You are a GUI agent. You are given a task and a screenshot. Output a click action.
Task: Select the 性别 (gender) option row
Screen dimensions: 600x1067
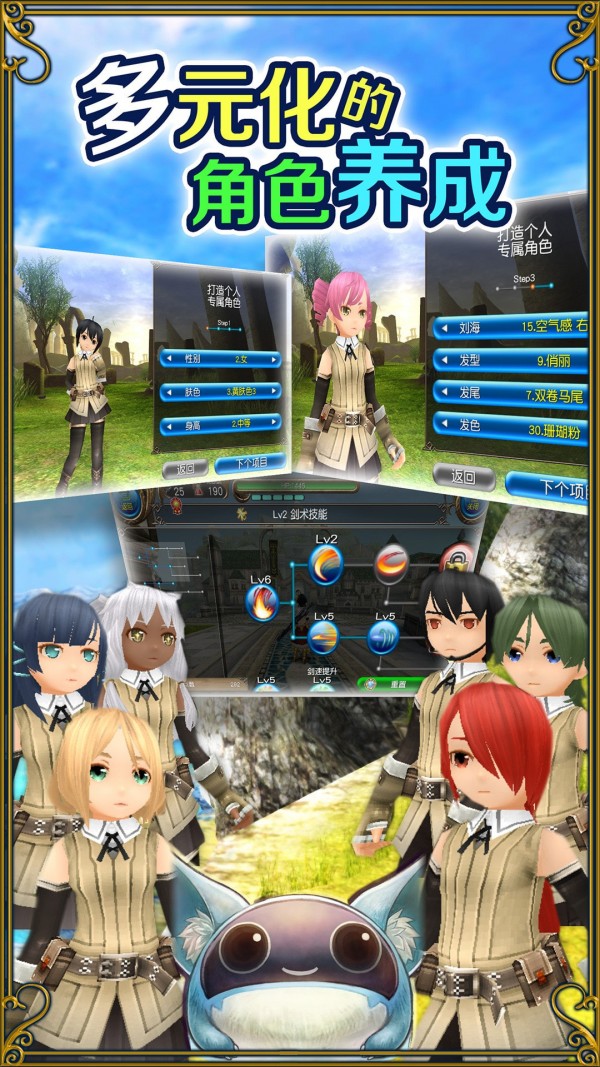[x=219, y=356]
